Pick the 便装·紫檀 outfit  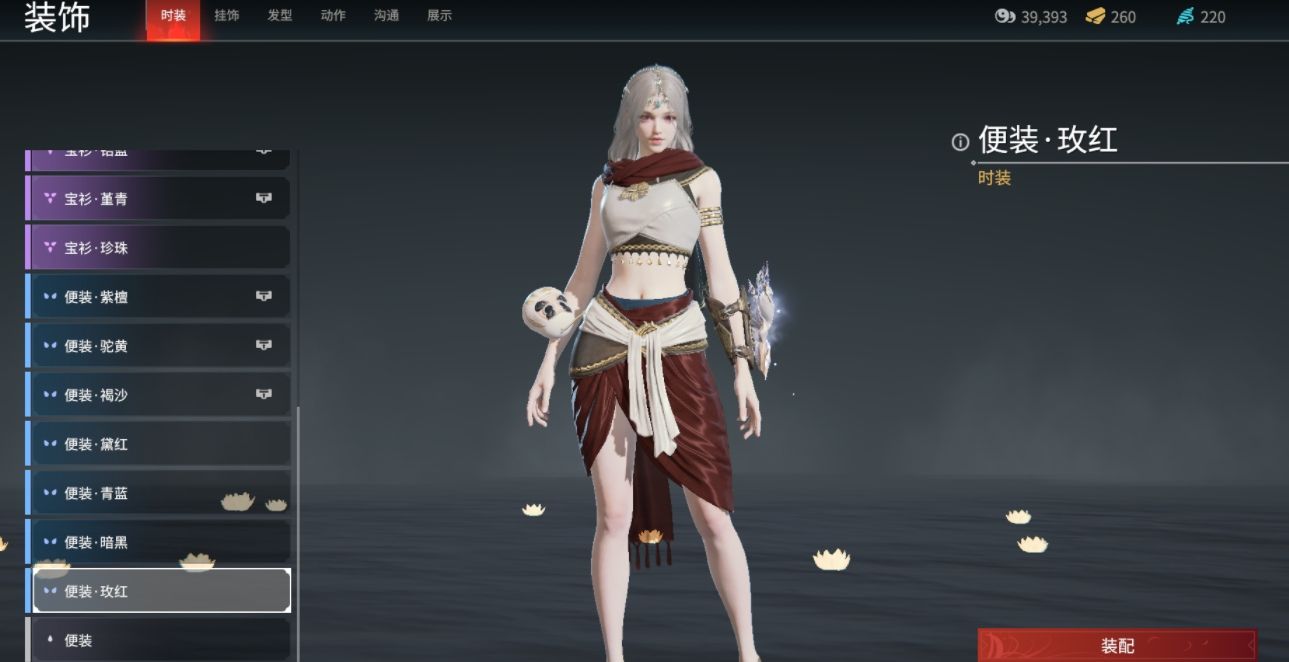[x=160, y=297]
